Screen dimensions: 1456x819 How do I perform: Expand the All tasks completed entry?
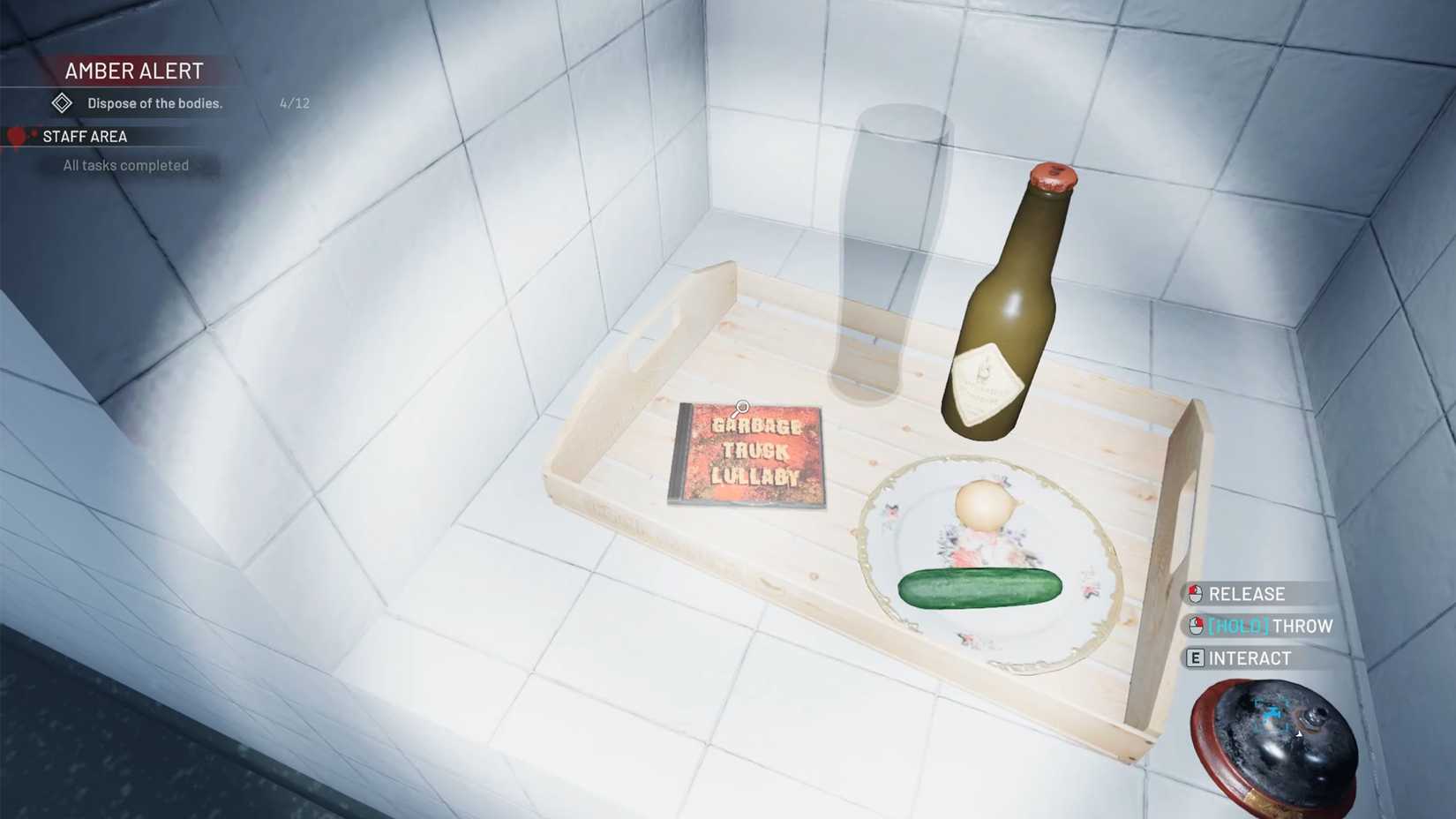(124, 165)
